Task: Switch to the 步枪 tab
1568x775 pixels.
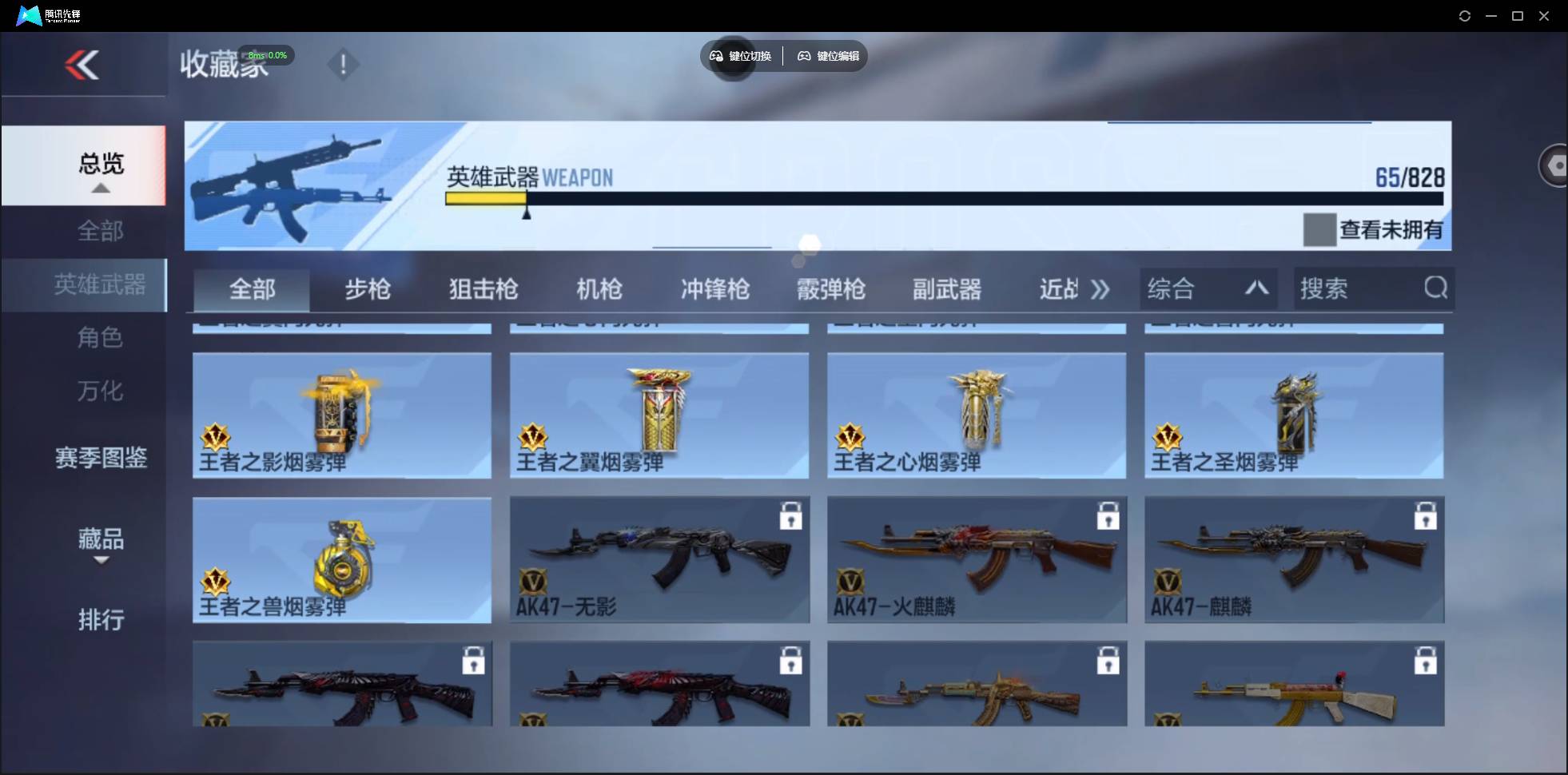Action: 368,290
